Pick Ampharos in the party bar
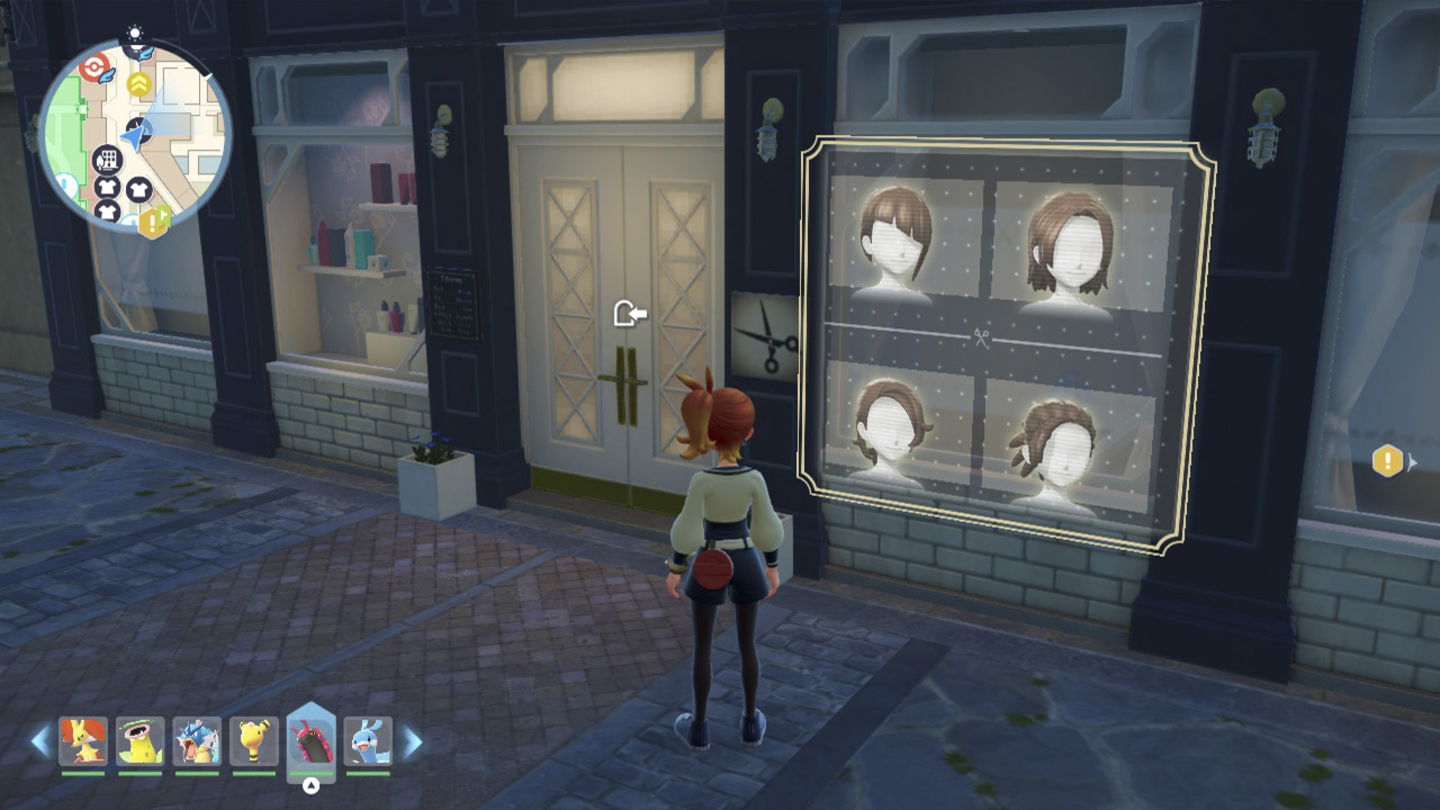 [x=253, y=741]
